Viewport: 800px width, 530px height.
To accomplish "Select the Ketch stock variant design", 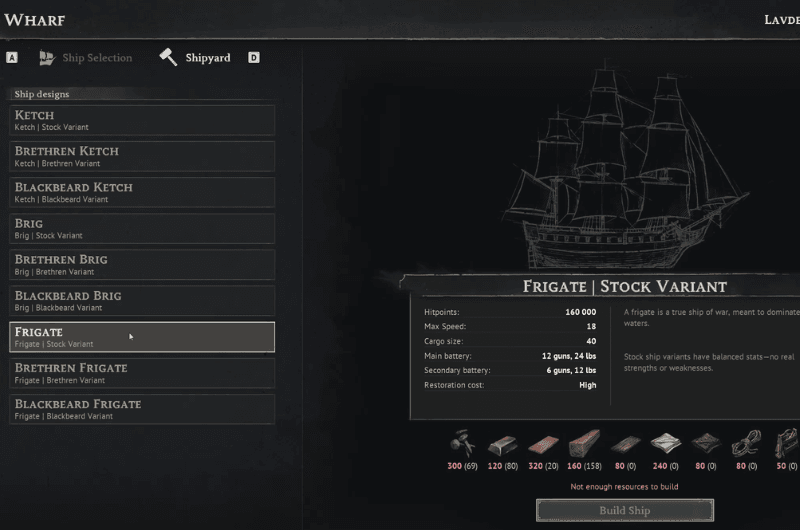I will [142, 120].
